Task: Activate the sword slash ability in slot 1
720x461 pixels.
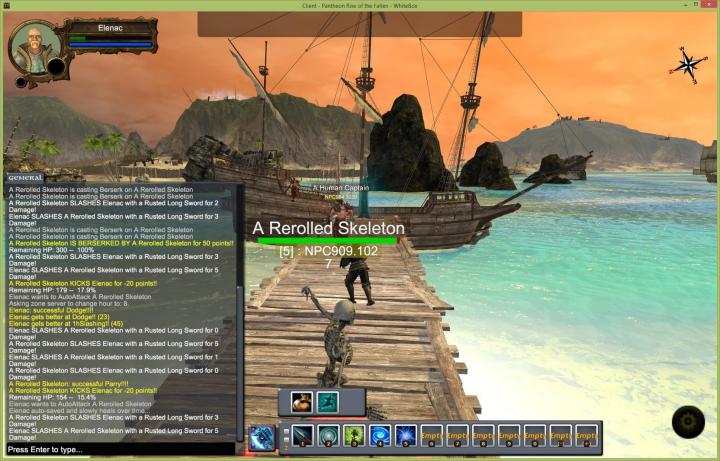Action: coord(302,436)
